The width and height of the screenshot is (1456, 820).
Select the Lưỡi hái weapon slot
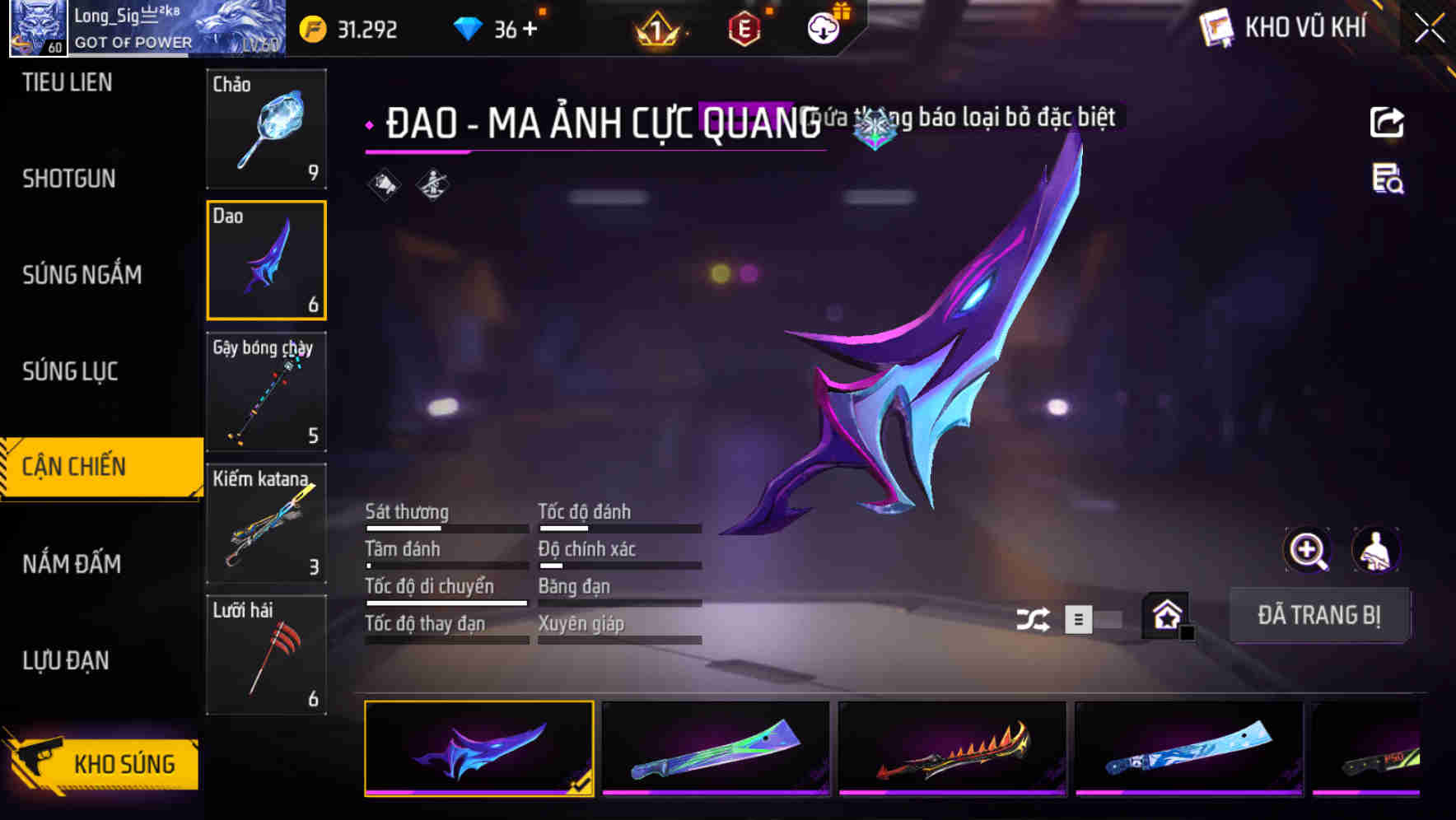267,655
